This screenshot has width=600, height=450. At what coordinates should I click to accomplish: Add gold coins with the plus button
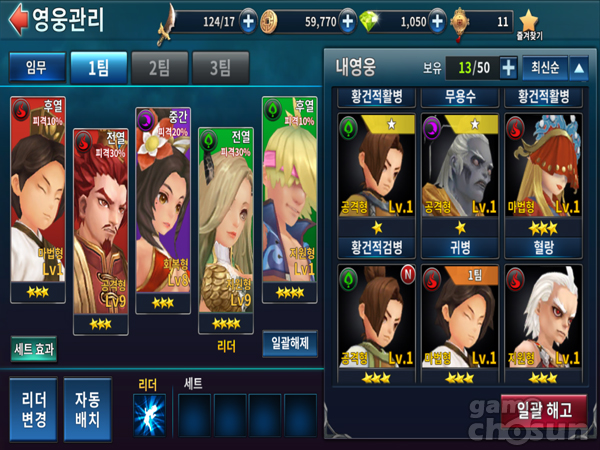(x=347, y=21)
